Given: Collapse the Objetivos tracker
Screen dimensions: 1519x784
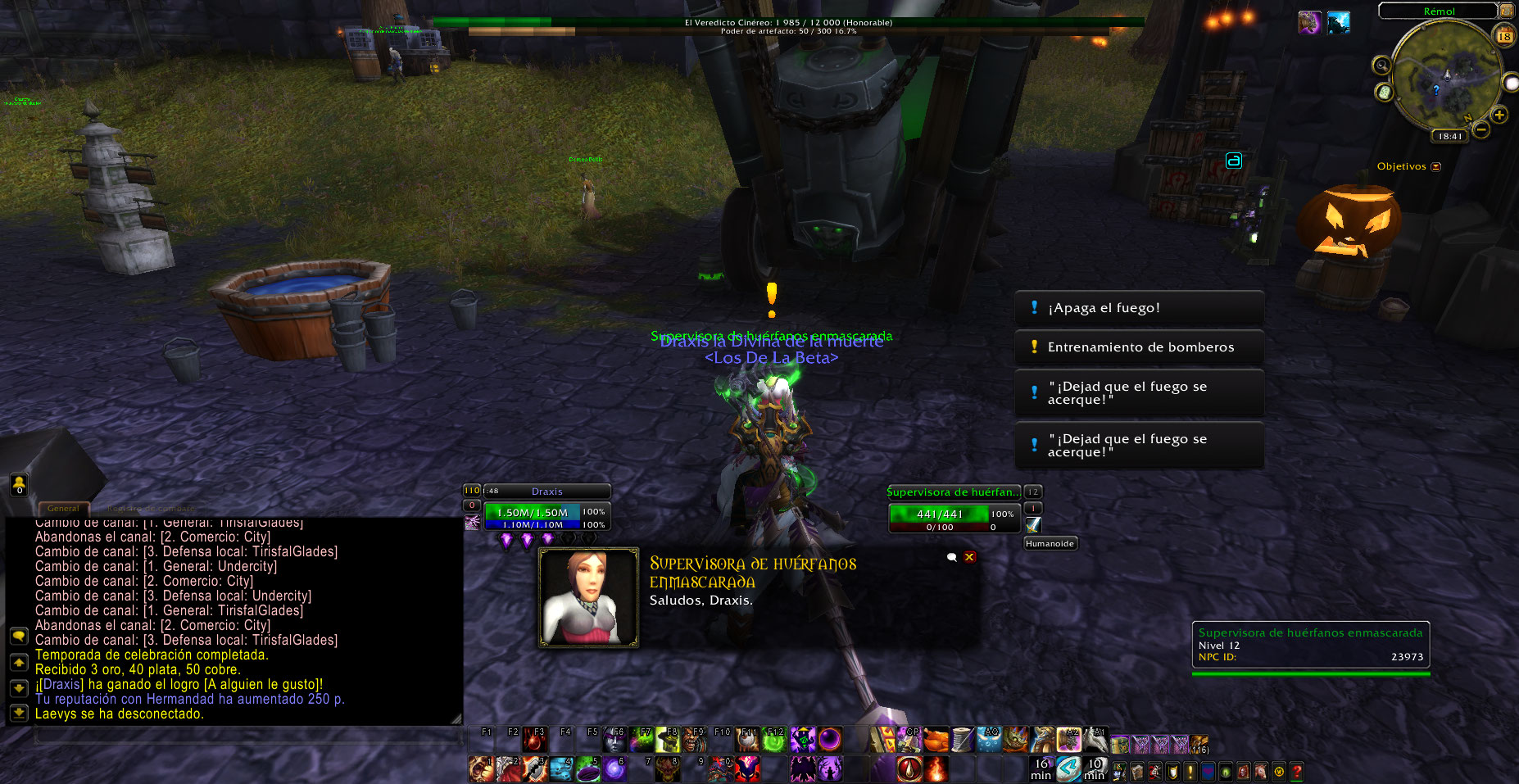Looking at the screenshot, I should pyautogui.click(x=1435, y=167).
